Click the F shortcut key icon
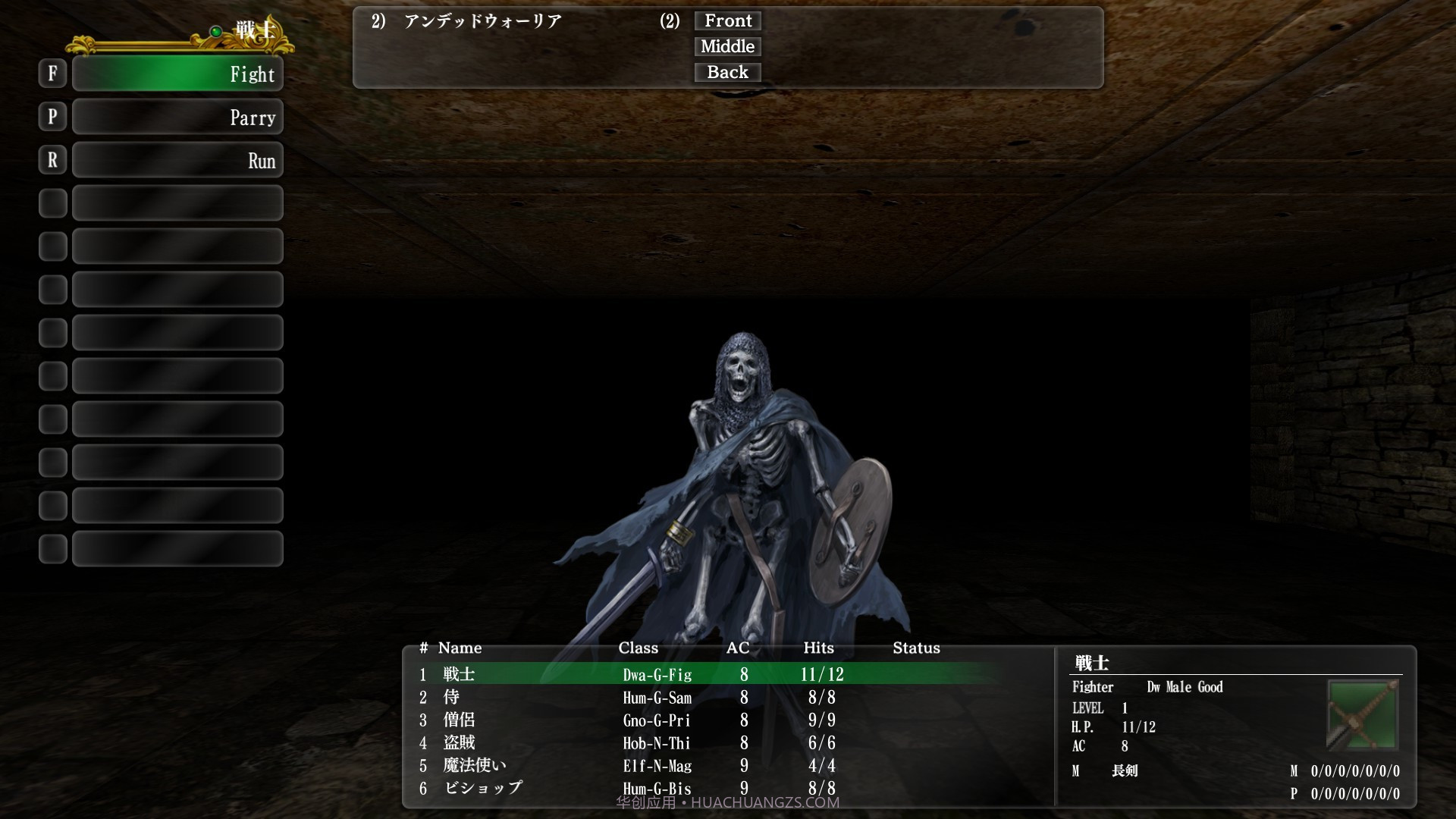The image size is (1456, 819). 52,74
